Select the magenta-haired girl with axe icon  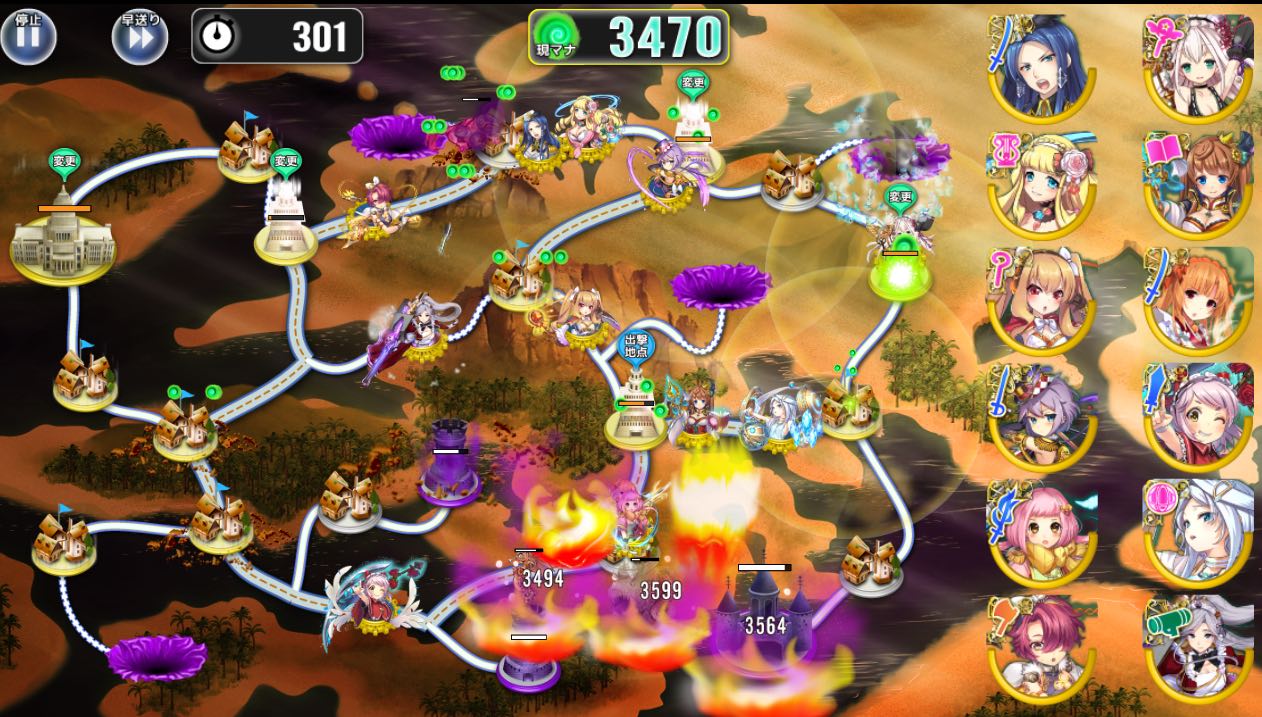tap(1042, 646)
